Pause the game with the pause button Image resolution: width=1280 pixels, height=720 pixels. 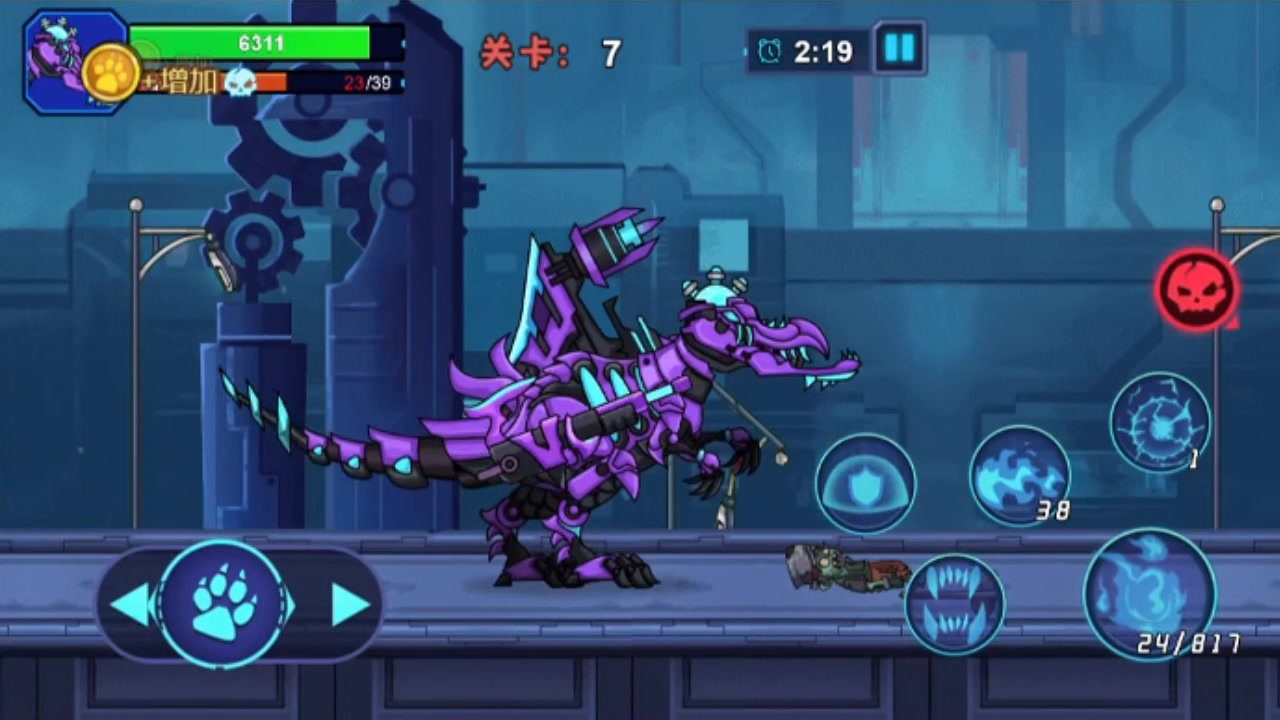899,48
